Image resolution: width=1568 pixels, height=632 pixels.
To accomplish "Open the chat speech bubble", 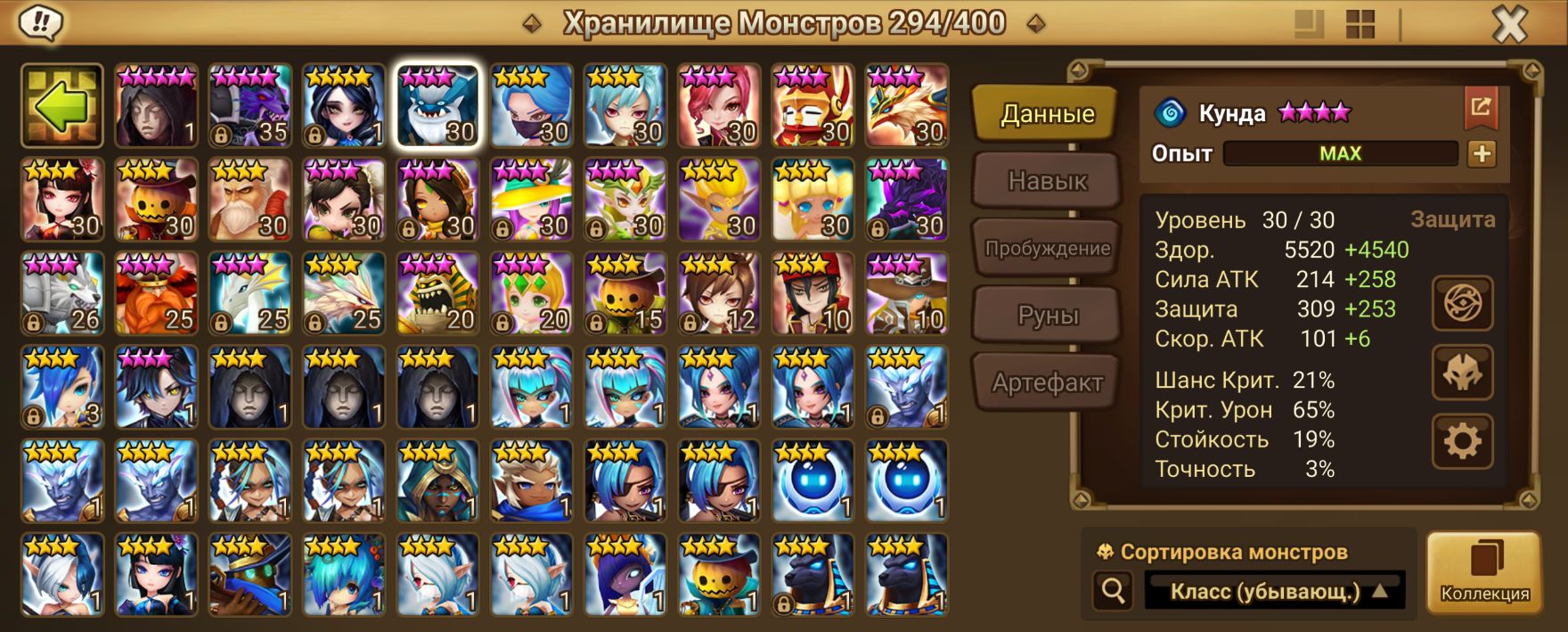I will coord(39,23).
